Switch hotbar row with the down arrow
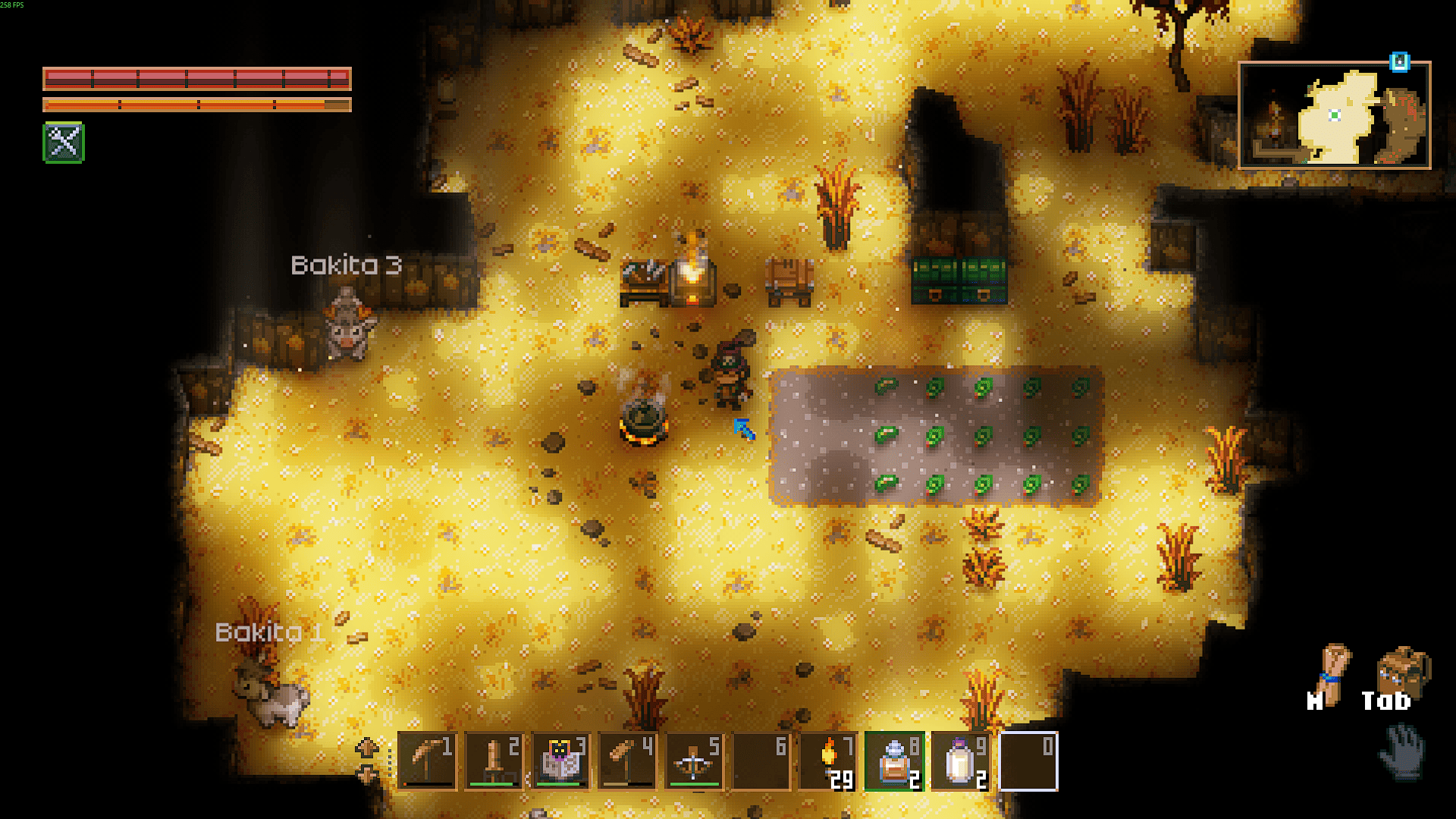Image resolution: width=1456 pixels, height=819 pixels. 367,775
